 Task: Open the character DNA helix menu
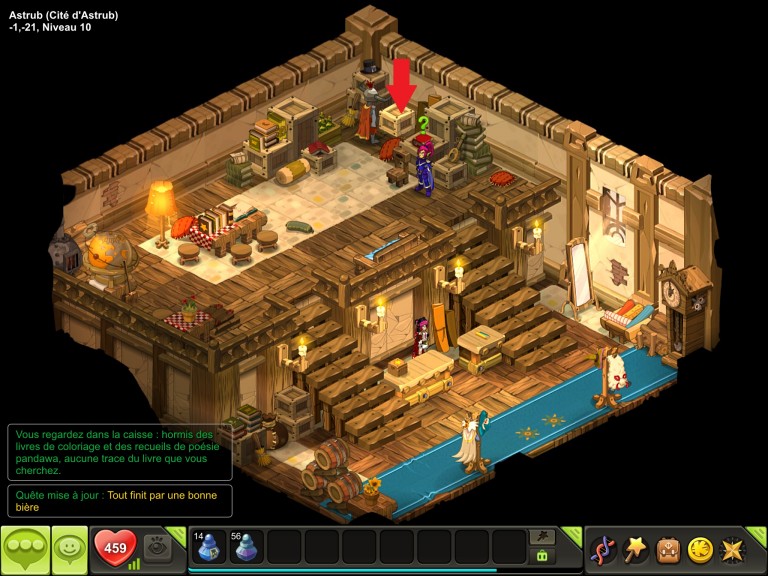click(x=603, y=549)
